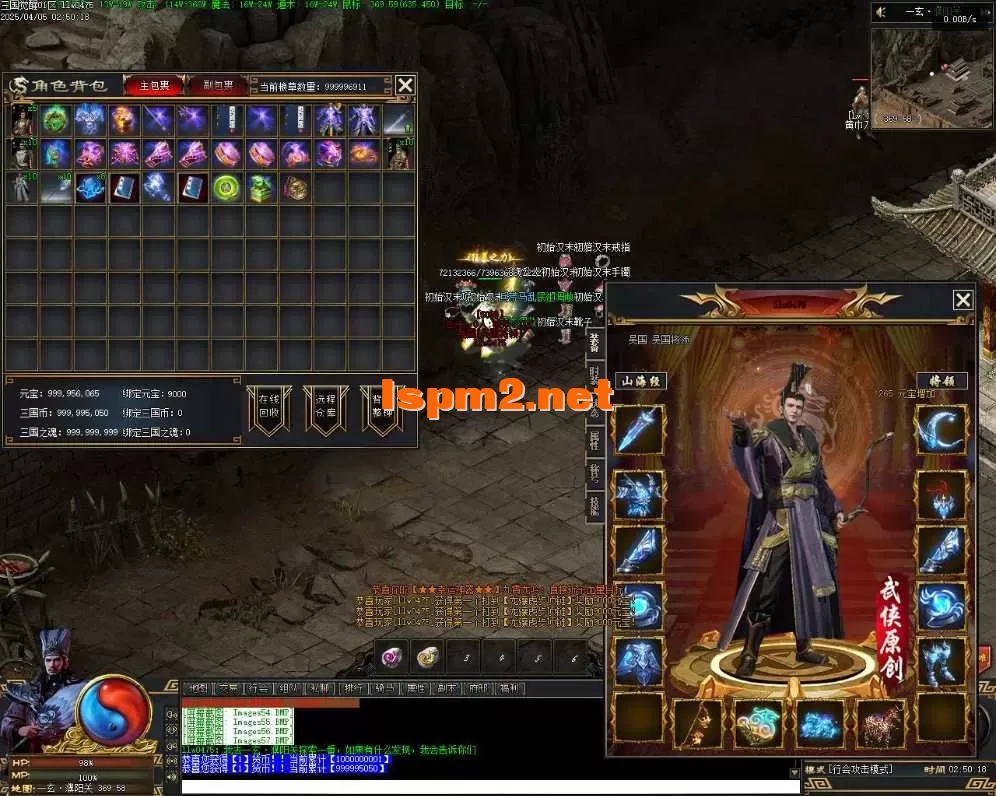Open the 装备 equipment side tab
Image resolution: width=996 pixels, height=796 pixels.
(x=594, y=343)
